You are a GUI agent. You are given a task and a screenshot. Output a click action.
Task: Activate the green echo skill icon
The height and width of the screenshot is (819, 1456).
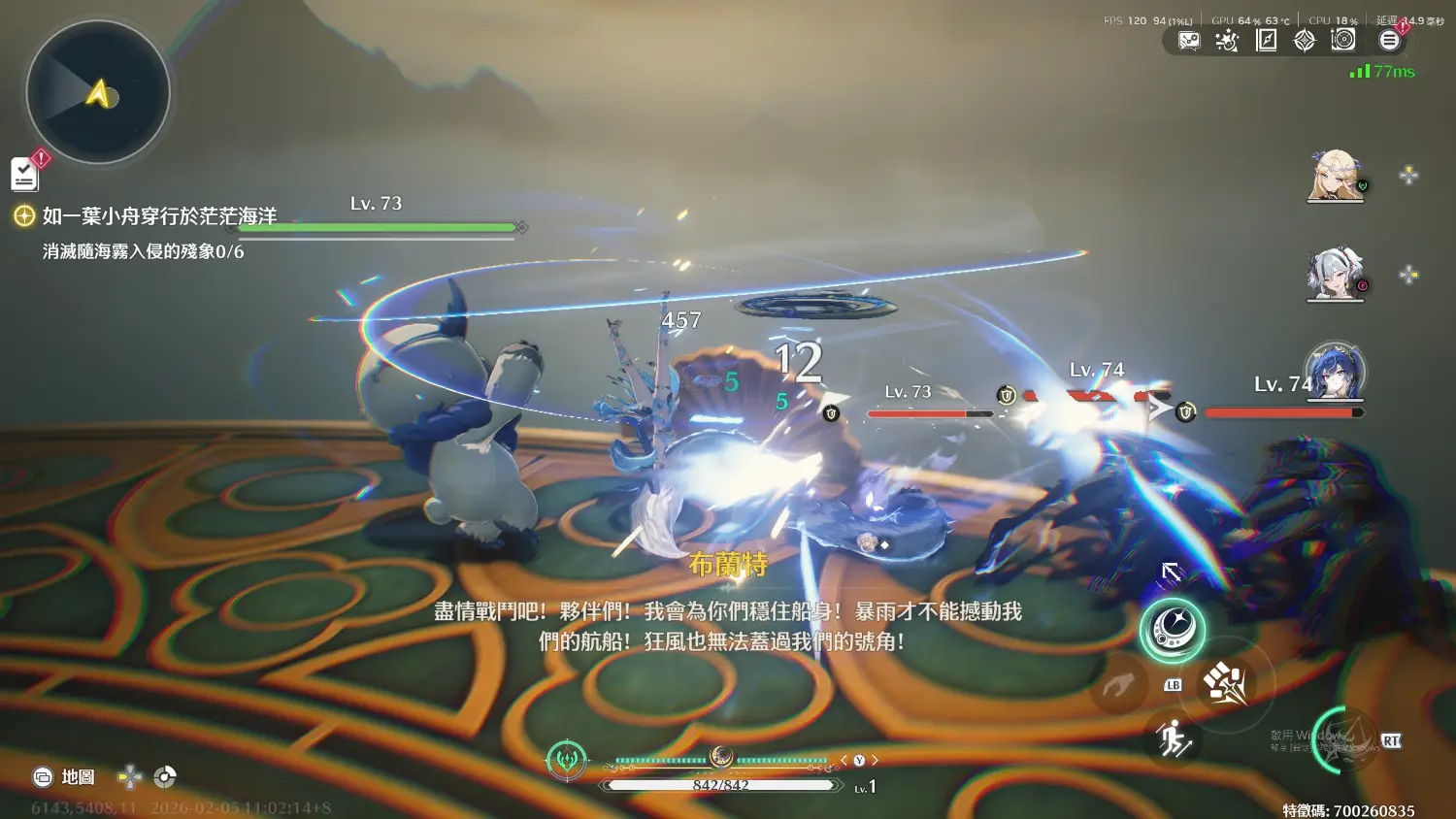point(567,759)
